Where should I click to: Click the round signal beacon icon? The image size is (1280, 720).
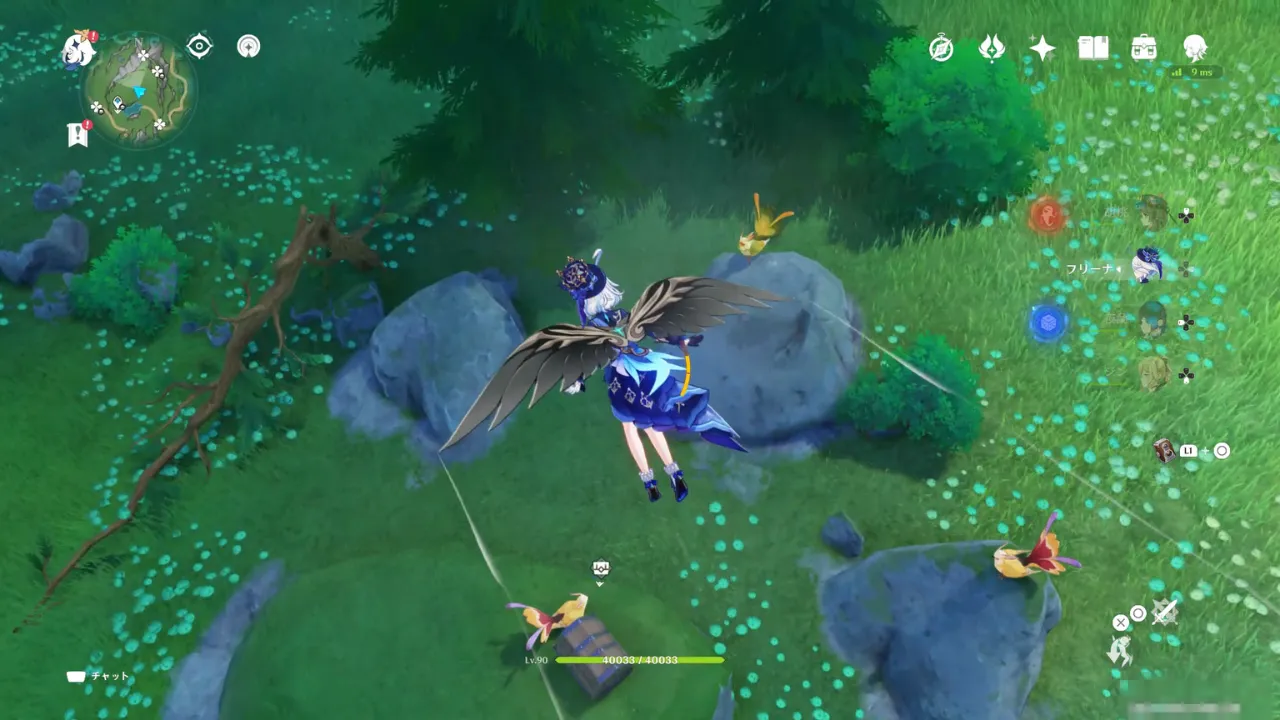pyautogui.click(x=248, y=46)
